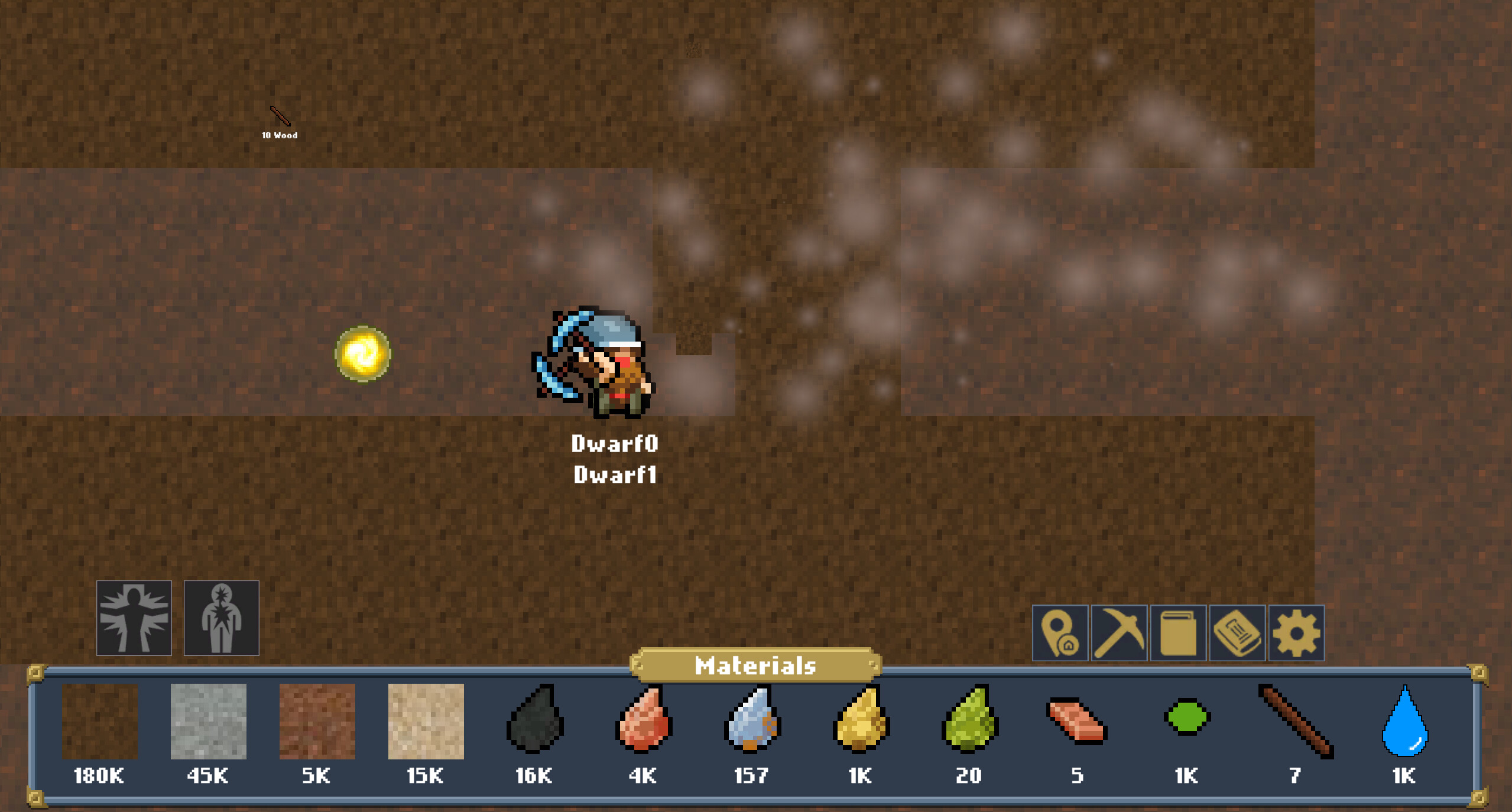The height and width of the screenshot is (812, 1512).
Task: Open the home location waypoint icon
Action: pos(1060,632)
